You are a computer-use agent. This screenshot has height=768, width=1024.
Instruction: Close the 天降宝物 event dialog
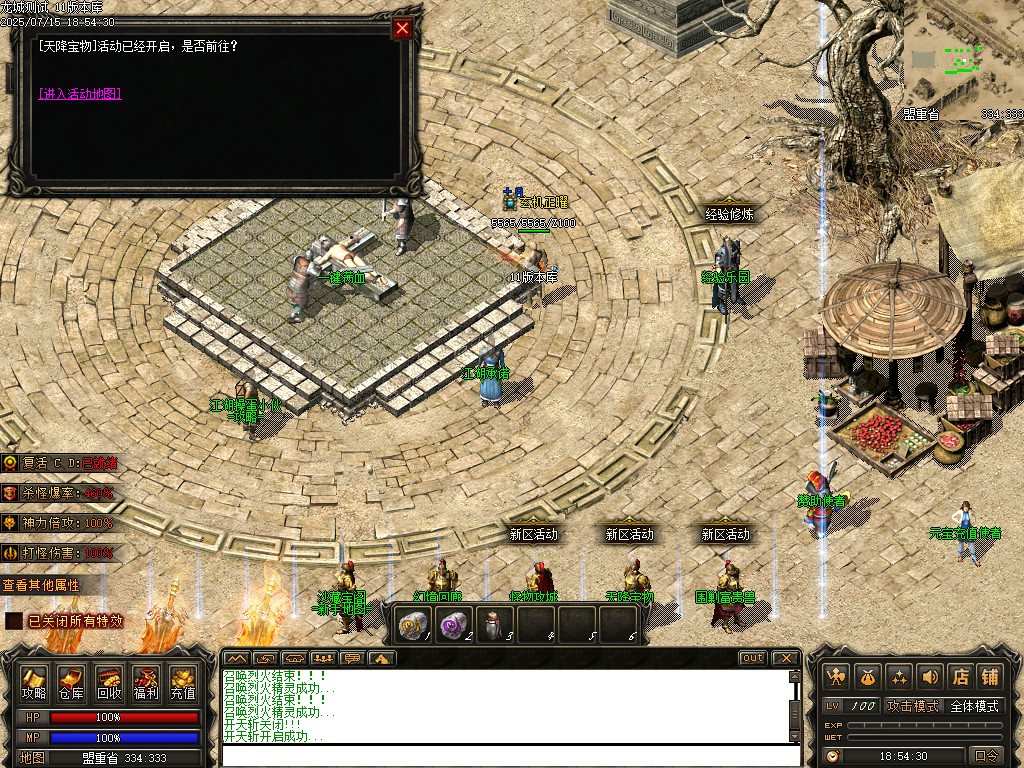(402, 28)
